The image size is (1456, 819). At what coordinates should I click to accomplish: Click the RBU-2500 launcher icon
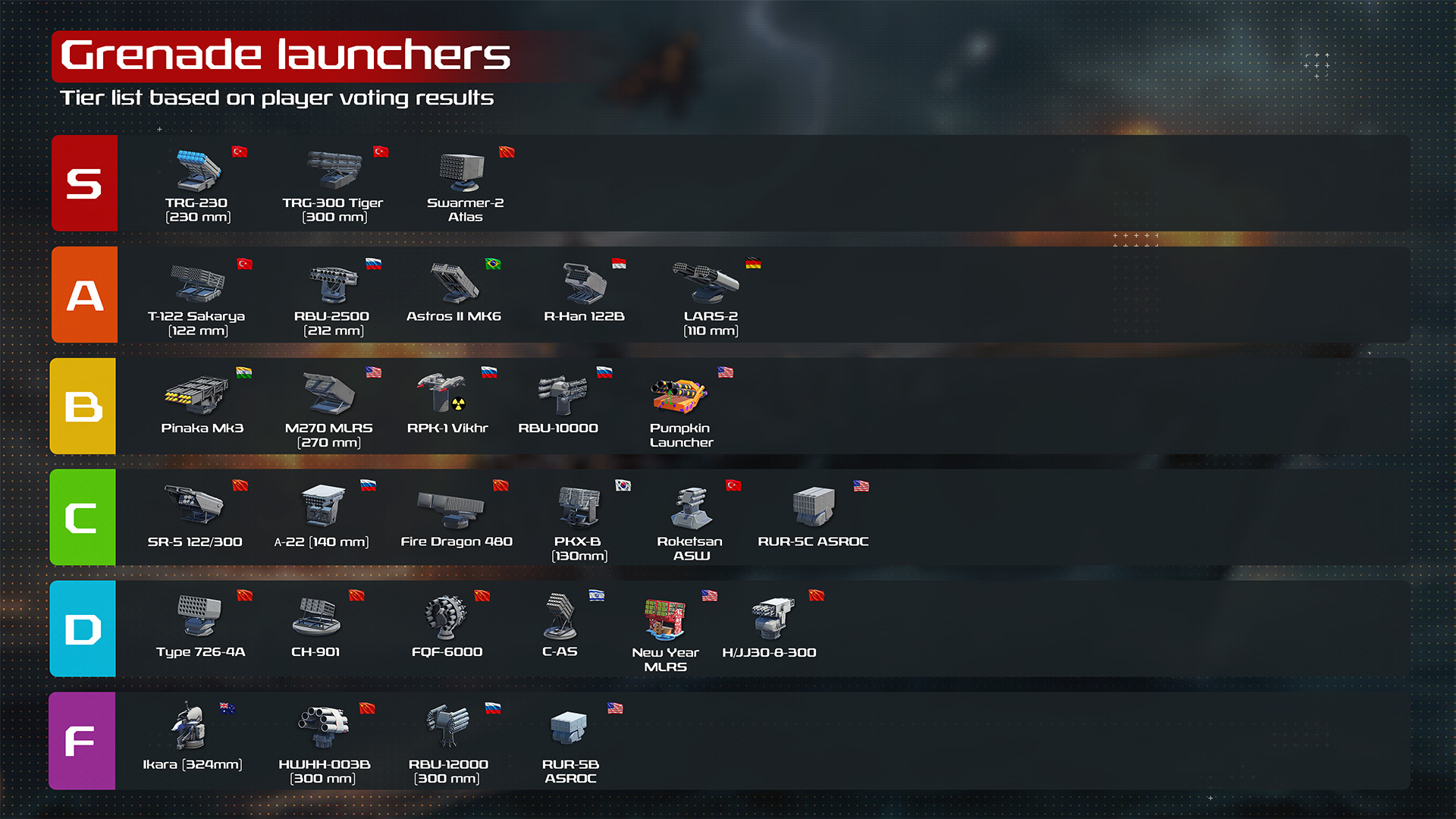click(x=333, y=284)
